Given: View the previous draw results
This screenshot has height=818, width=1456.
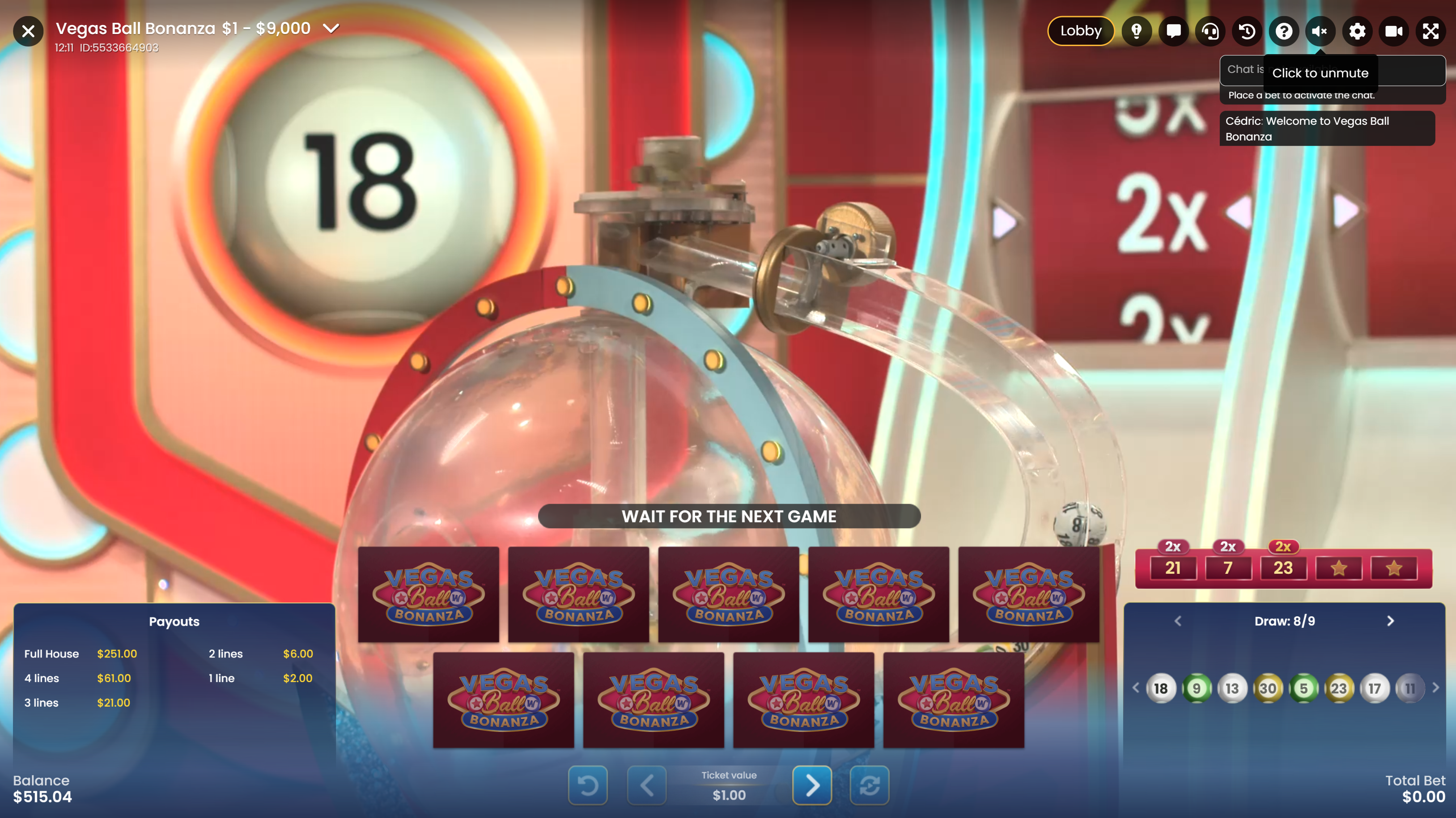Looking at the screenshot, I should [1178, 621].
